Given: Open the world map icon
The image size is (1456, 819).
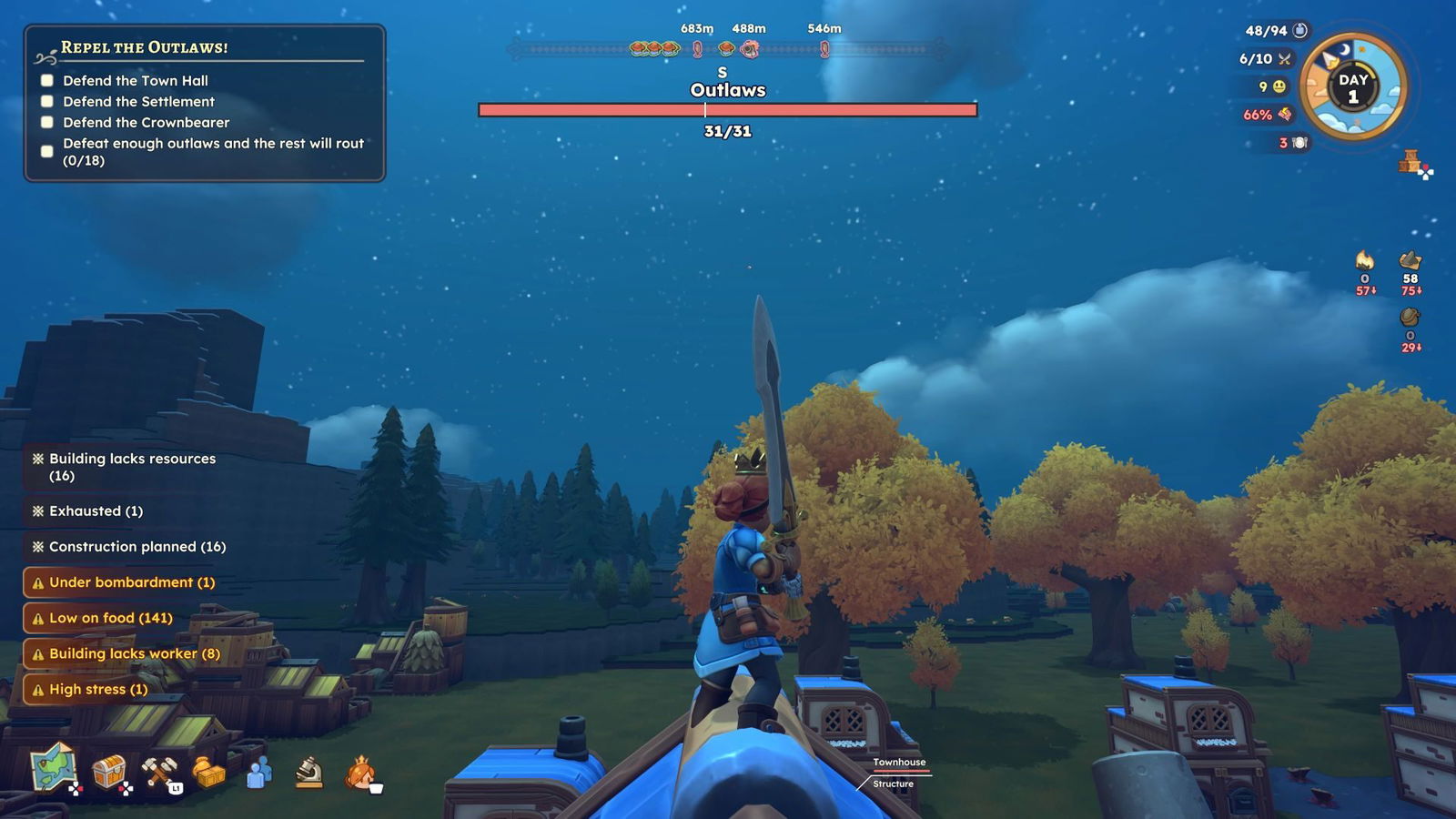Looking at the screenshot, I should pos(53,767).
